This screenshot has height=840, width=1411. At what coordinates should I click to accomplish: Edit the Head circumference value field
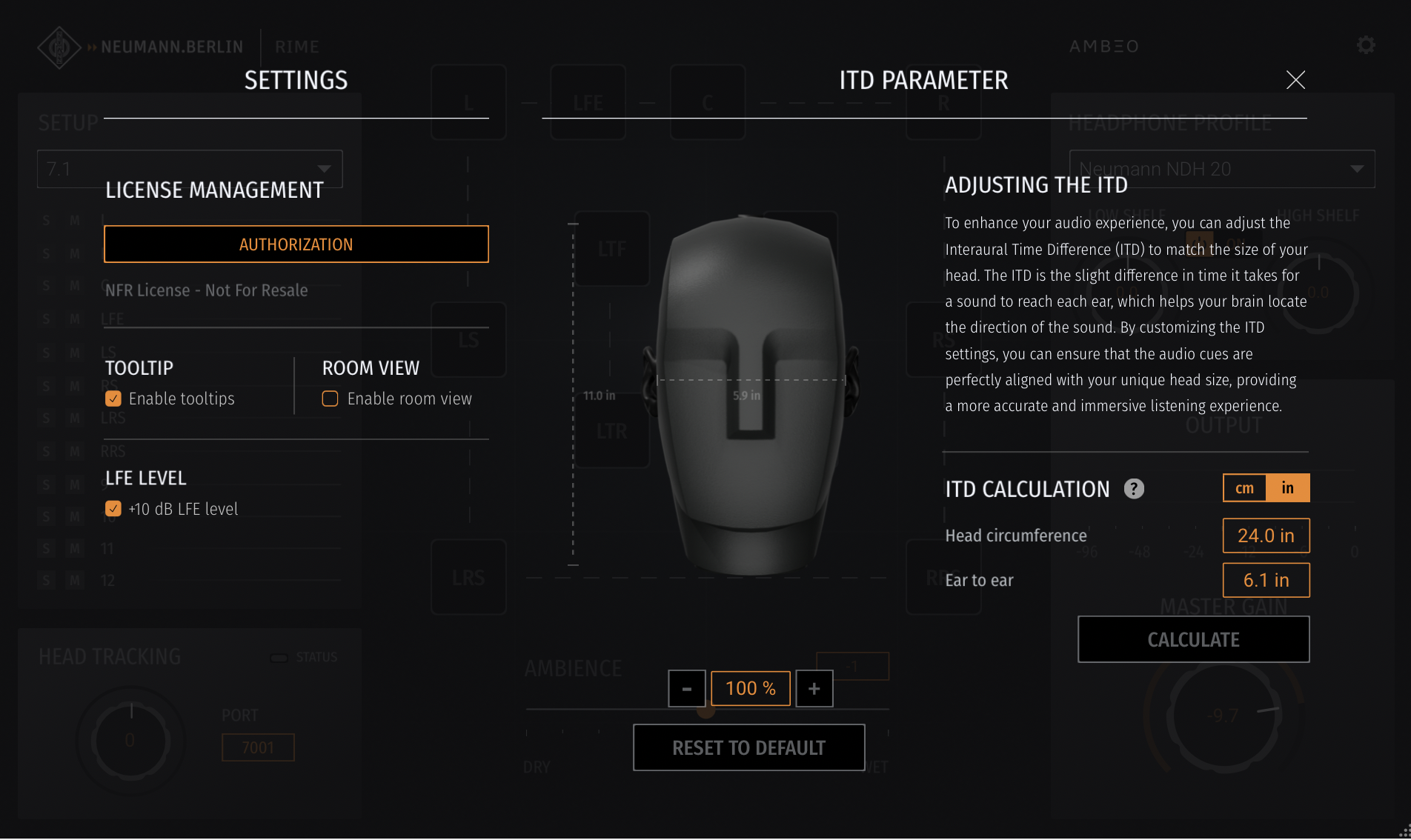pyautogui.click(x=1266, y=535)
